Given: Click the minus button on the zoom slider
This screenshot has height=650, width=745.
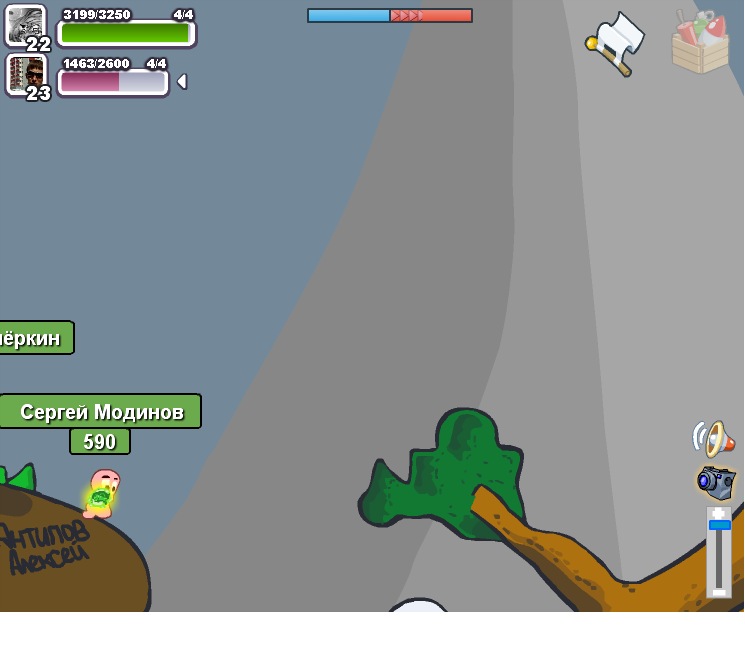Looking at the screenshot, I should [719, 591].
